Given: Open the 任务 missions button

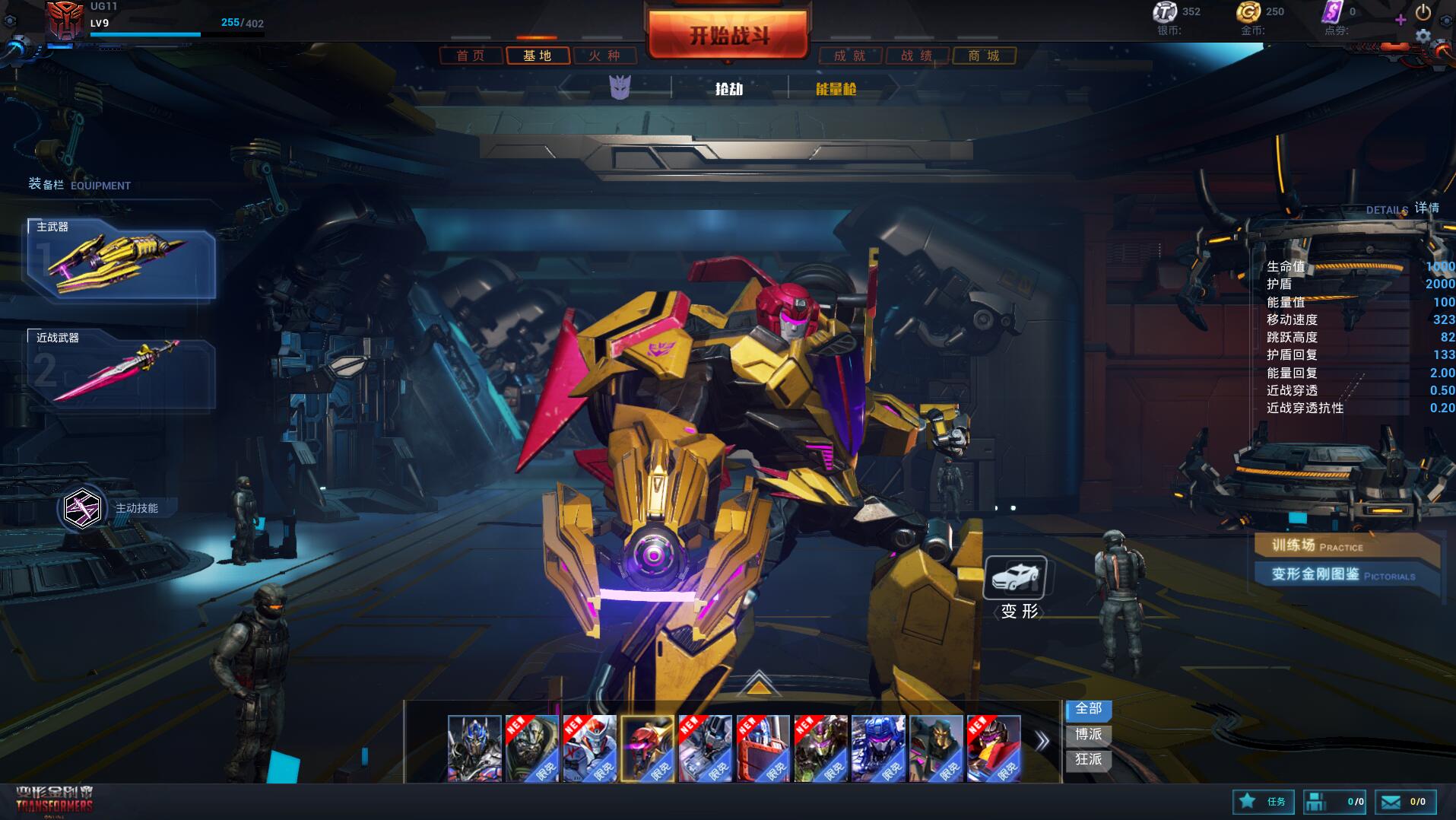Looking at the screenshot, I should 1263,802.
